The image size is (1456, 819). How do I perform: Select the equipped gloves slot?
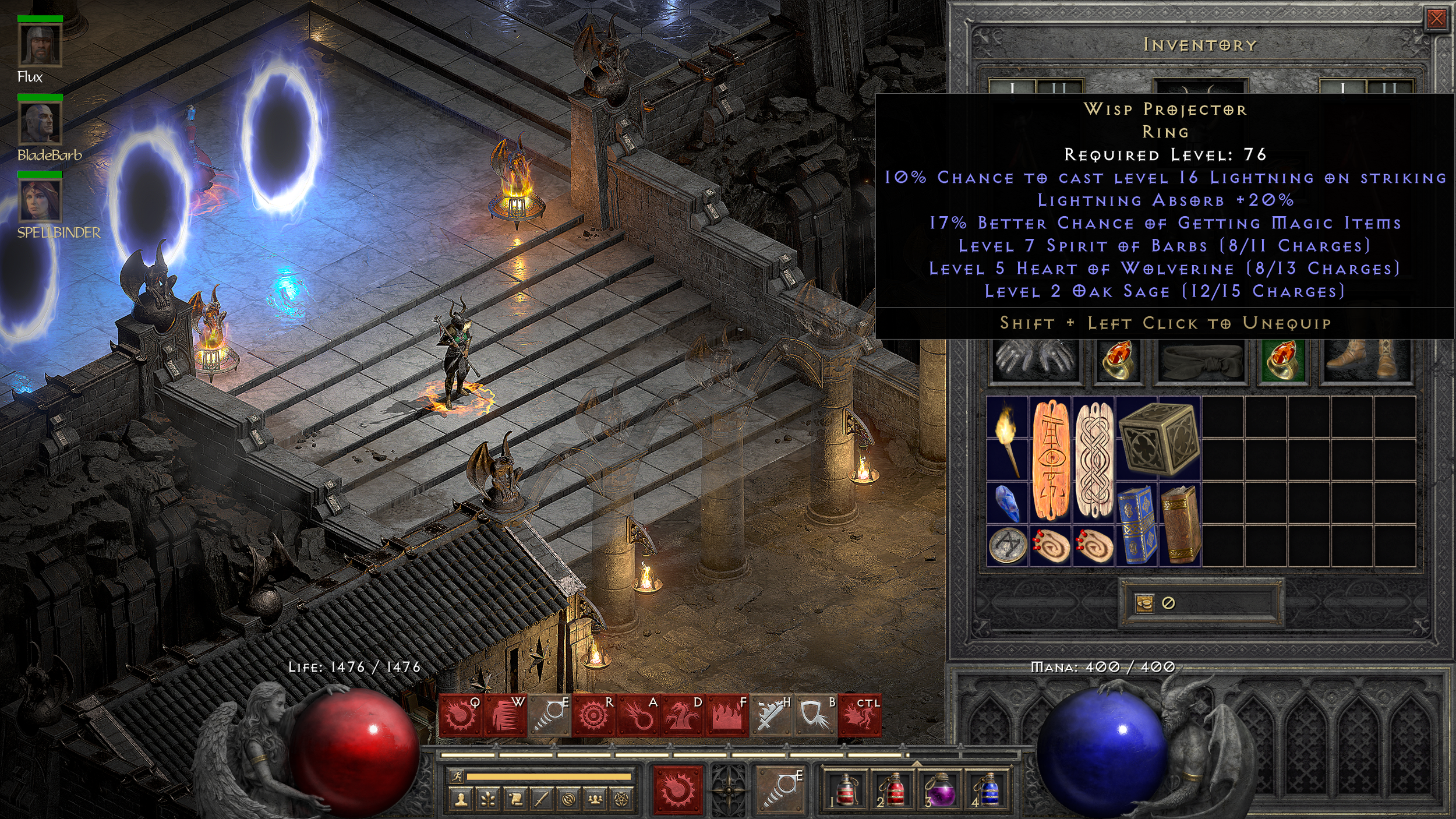pyautogui.click(x=1035, y=361)
